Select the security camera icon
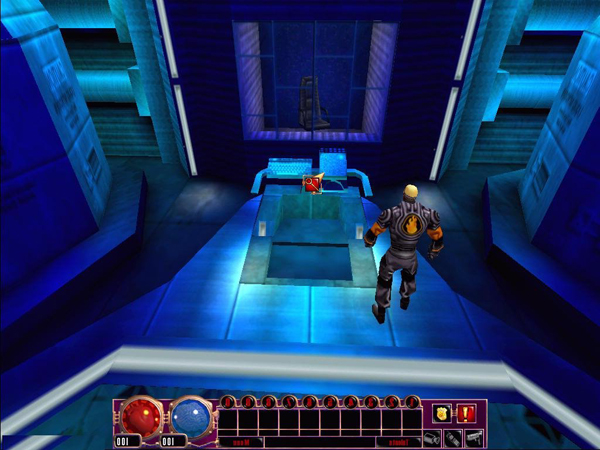 tap(431, 438)
